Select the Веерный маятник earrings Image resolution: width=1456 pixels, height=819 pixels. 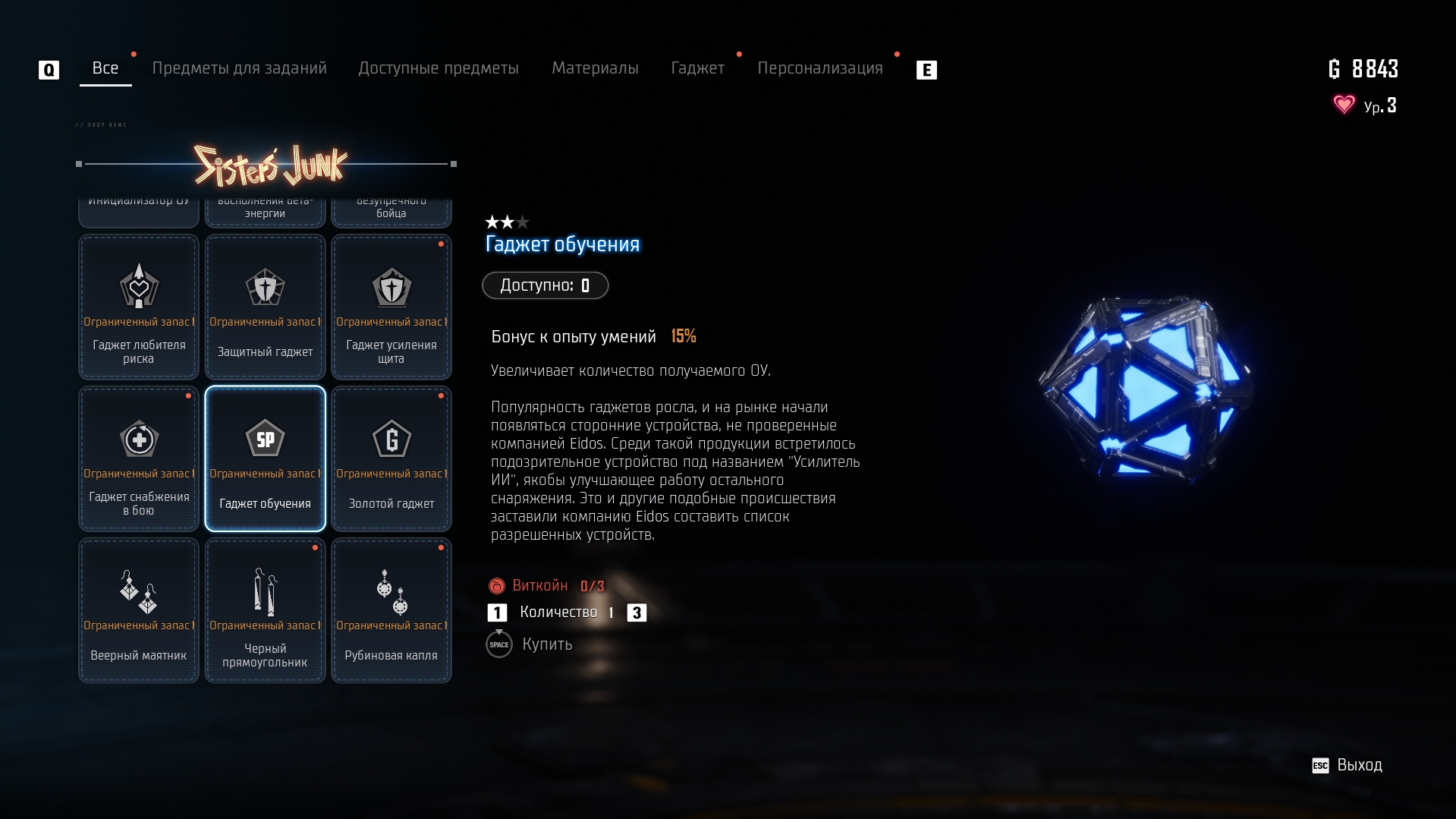(x=139, y=610)
